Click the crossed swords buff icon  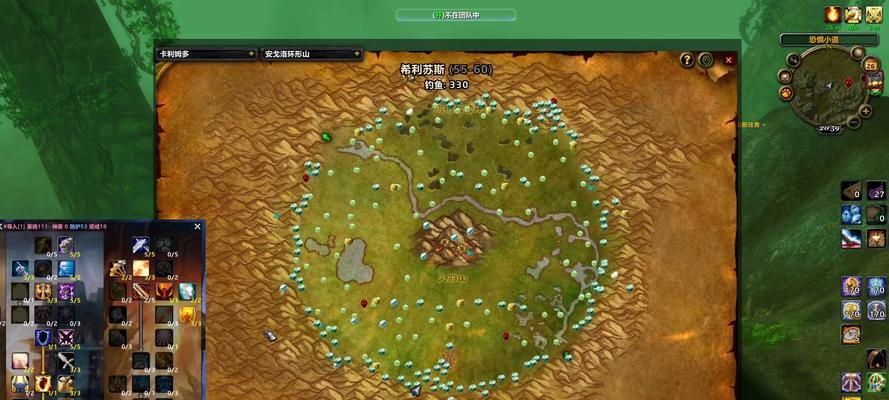click(x=874, y=14)
